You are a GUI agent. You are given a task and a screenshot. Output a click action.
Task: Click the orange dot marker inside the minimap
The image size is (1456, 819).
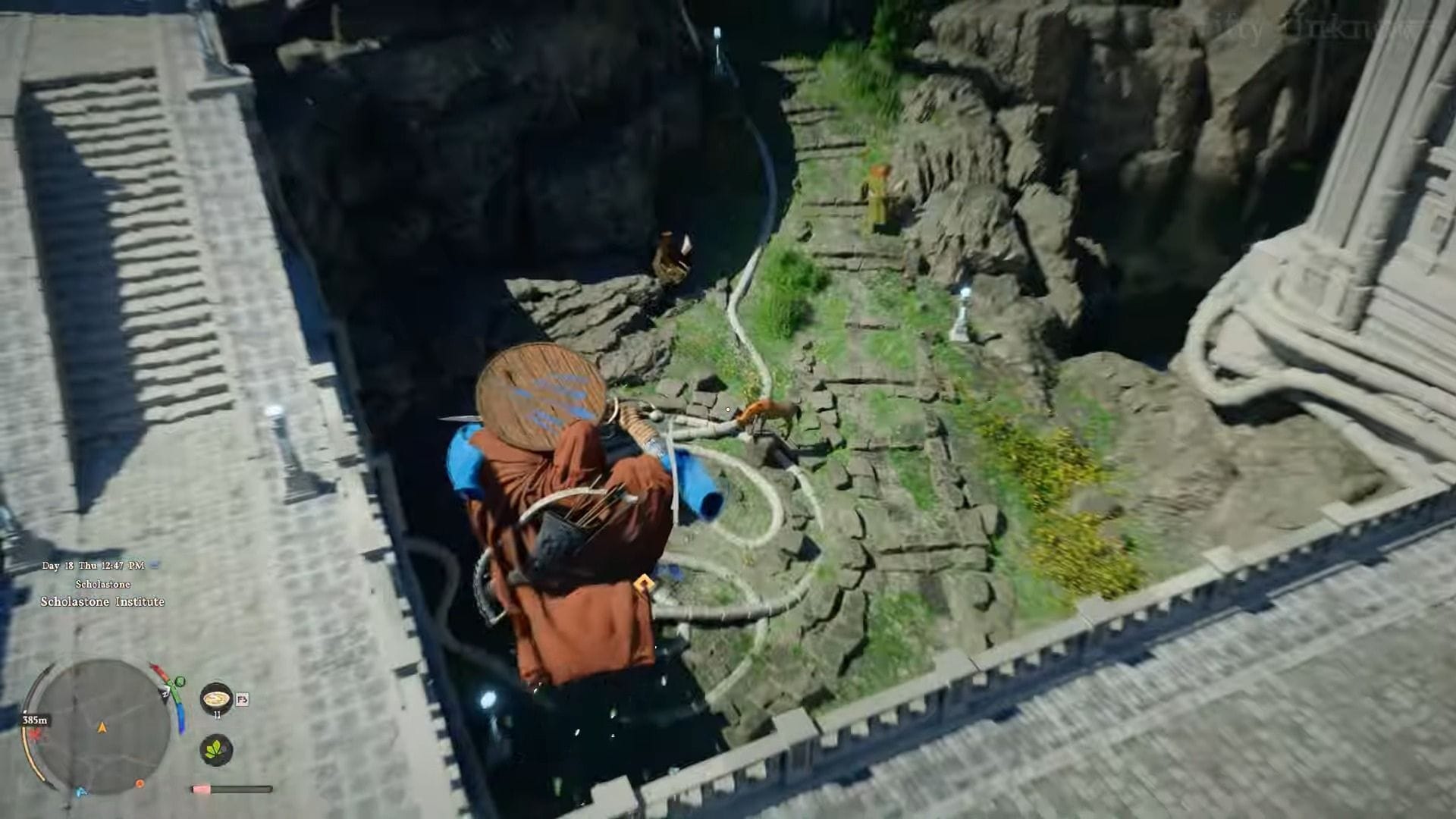coord(140,783)
